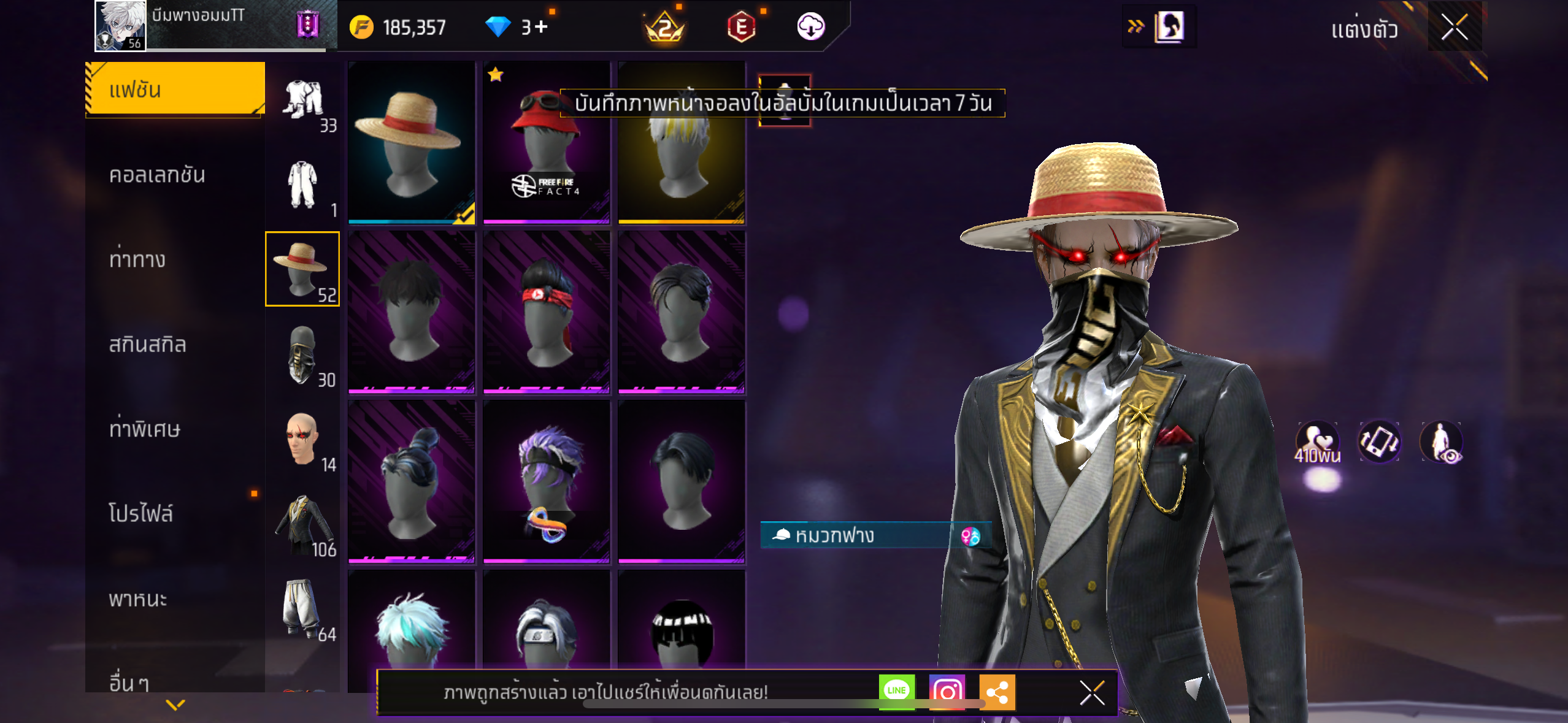
Task: Dismiss the screenshot share banner
Action: pos(1092,693)
